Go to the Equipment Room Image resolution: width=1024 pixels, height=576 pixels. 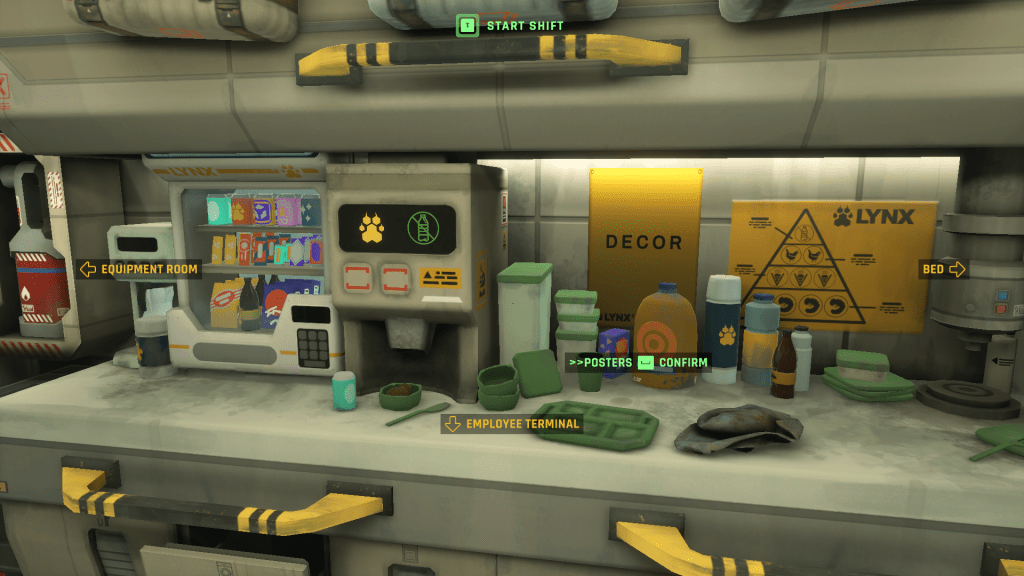[x=139, y=269]
